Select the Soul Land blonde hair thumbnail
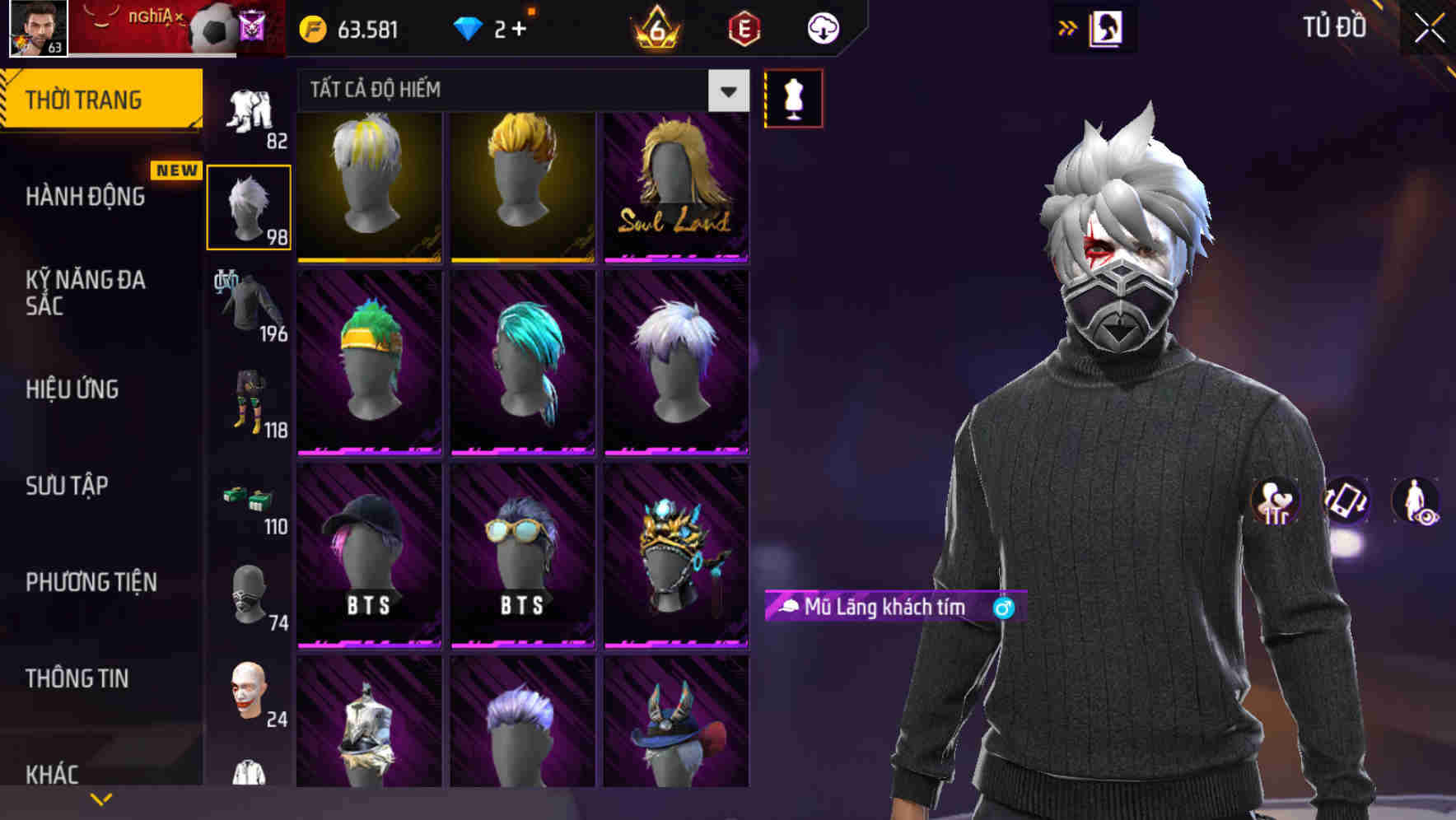Viewport: 1456px width, 820px height. [675, 185]
